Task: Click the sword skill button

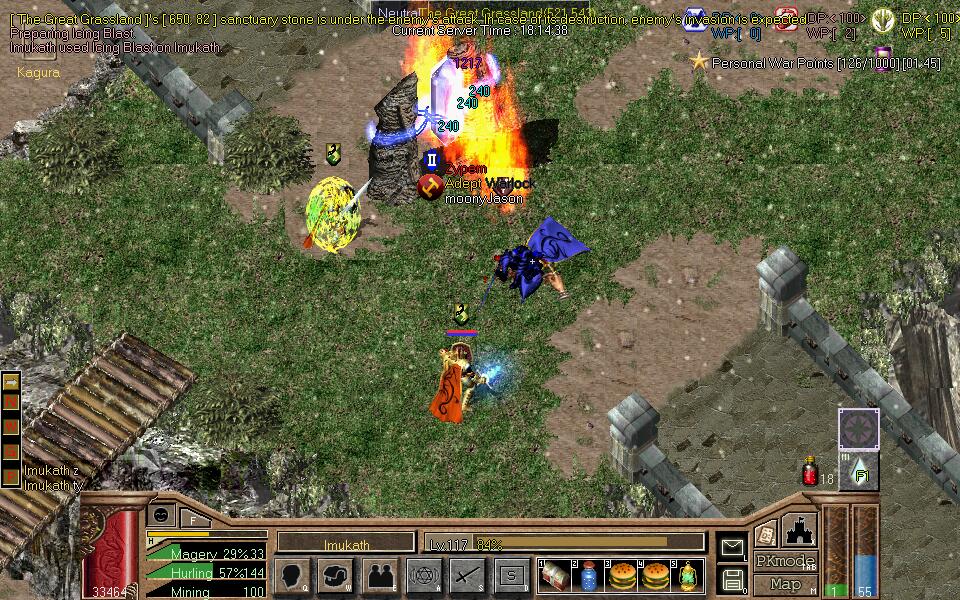Action: pyautogui.click(x=467, y=576)
